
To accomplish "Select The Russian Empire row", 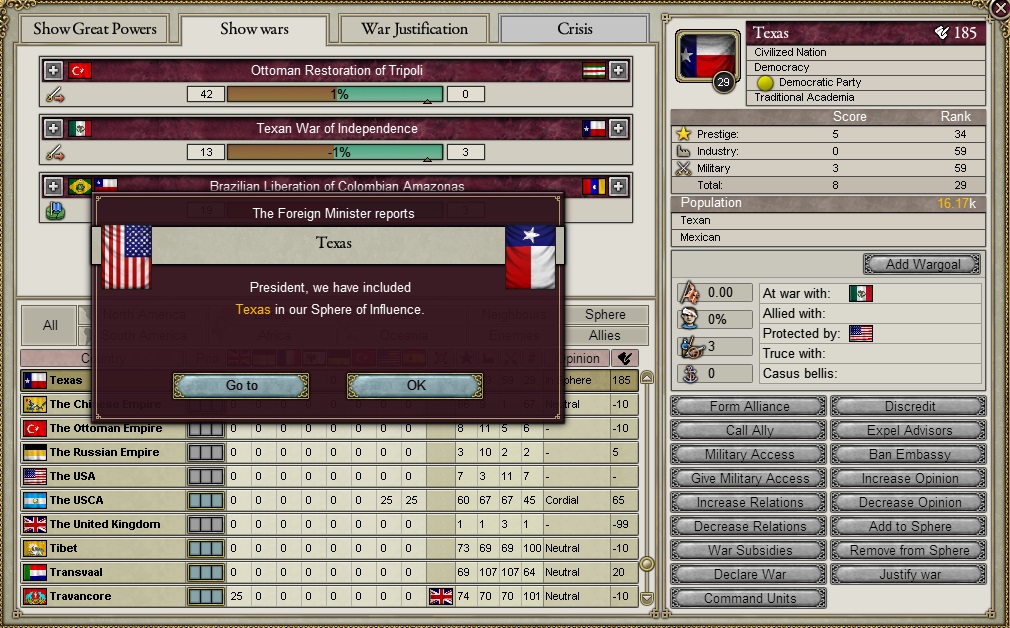I will click(x=105, y=452).
